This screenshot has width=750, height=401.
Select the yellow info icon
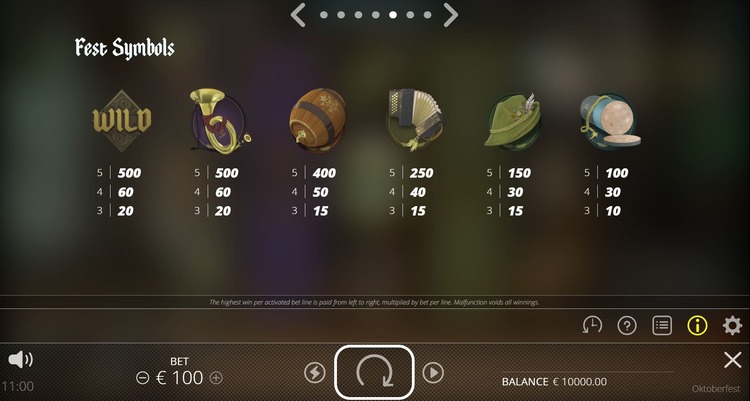pos(697,325)
